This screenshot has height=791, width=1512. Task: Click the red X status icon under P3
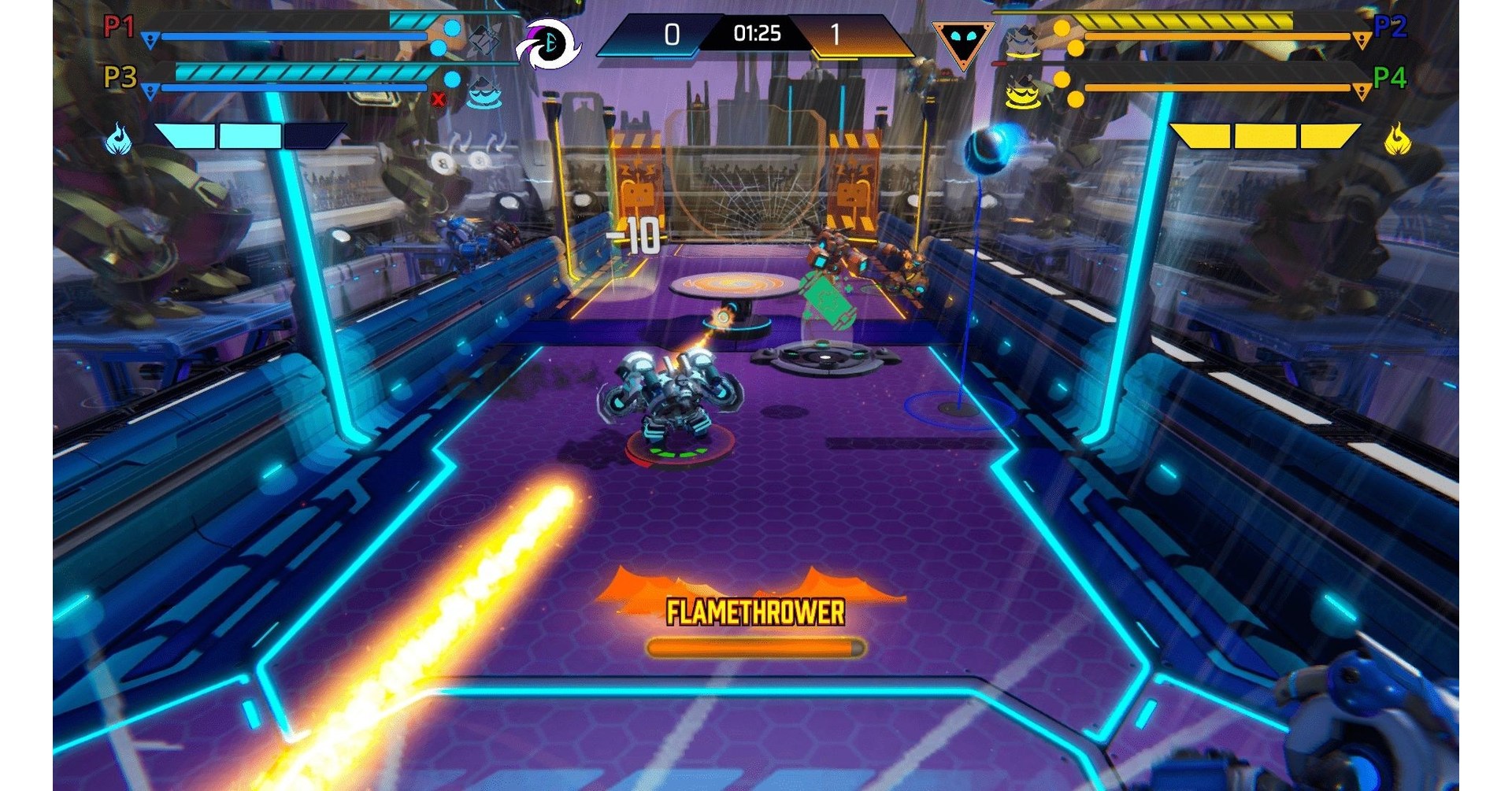[x=438, y=99]
